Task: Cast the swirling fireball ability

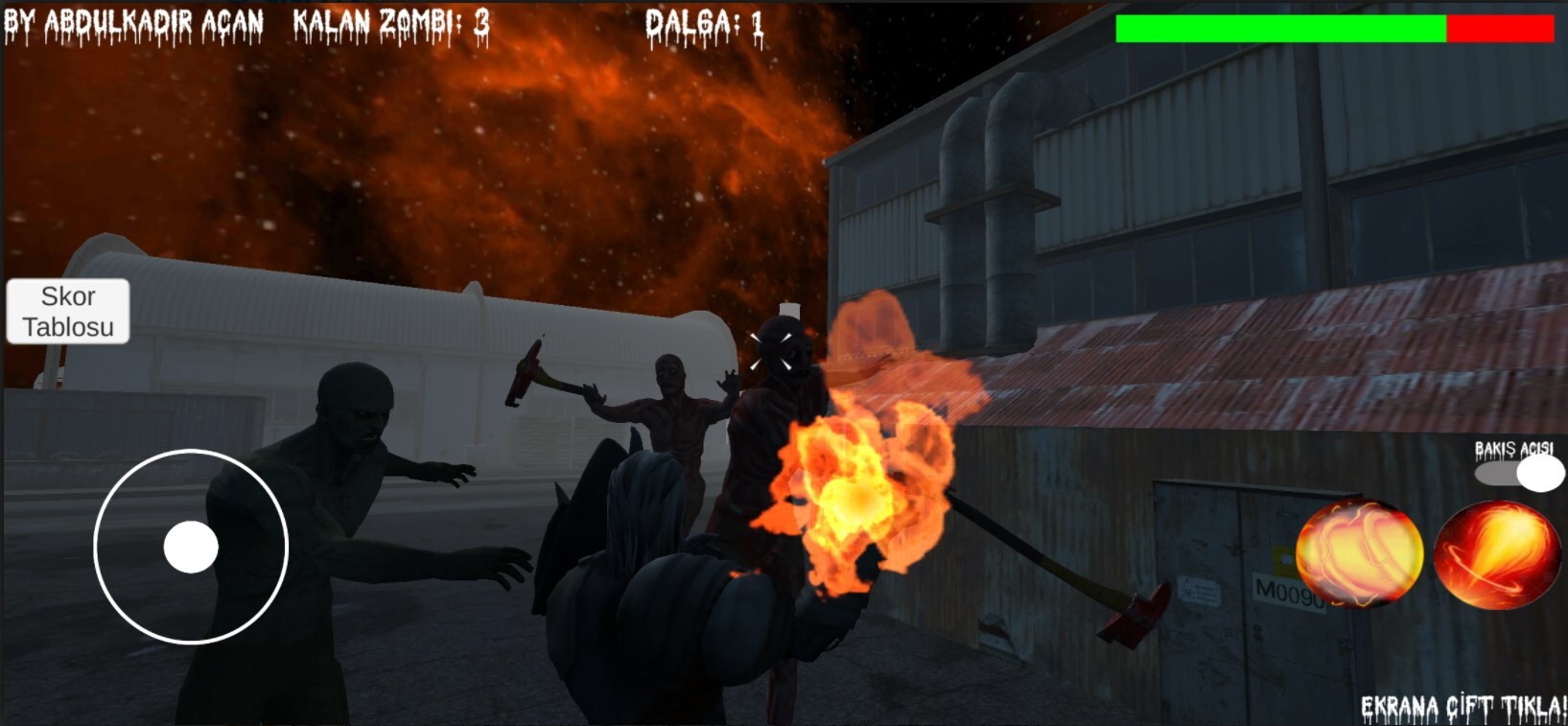Action: pos(1496,555)
